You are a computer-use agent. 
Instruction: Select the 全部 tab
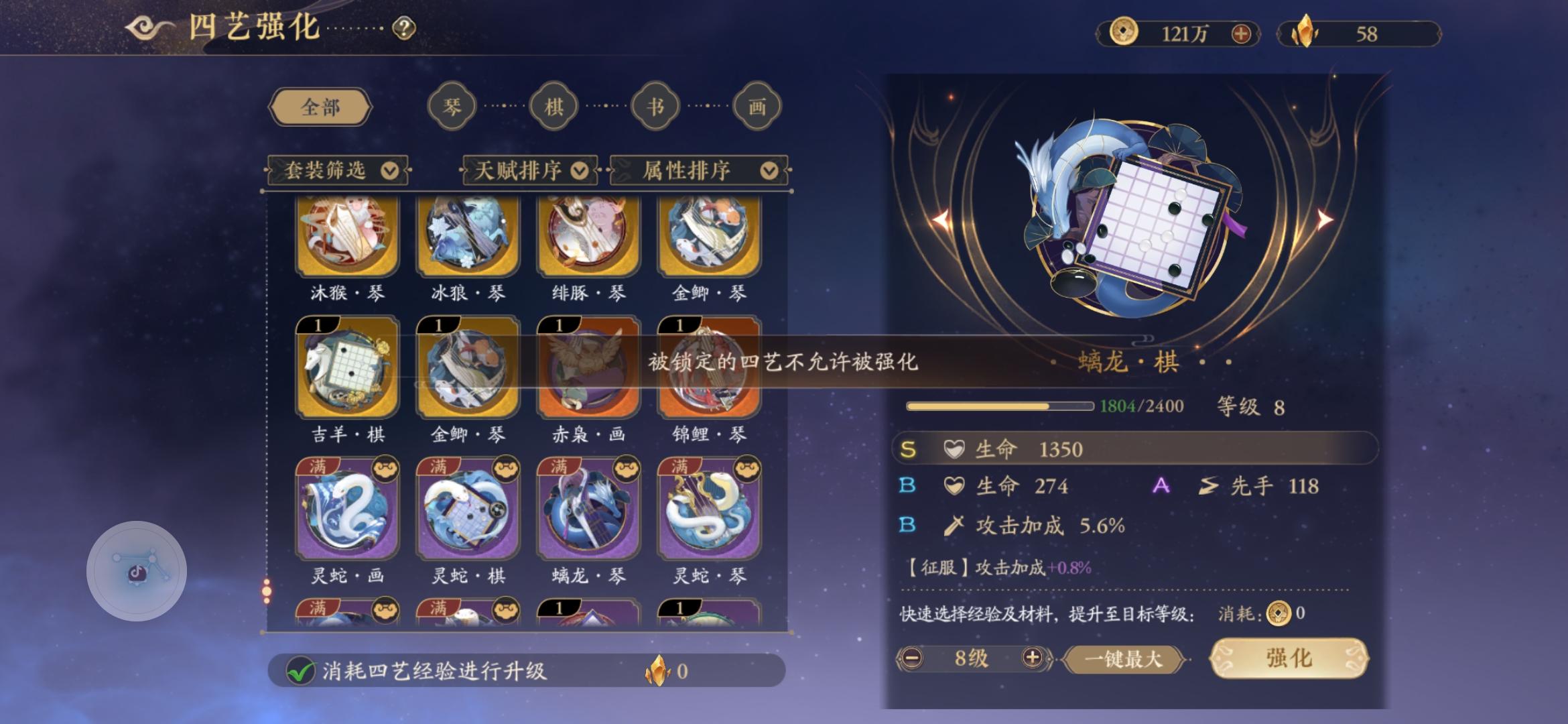[x=320, y=106]
